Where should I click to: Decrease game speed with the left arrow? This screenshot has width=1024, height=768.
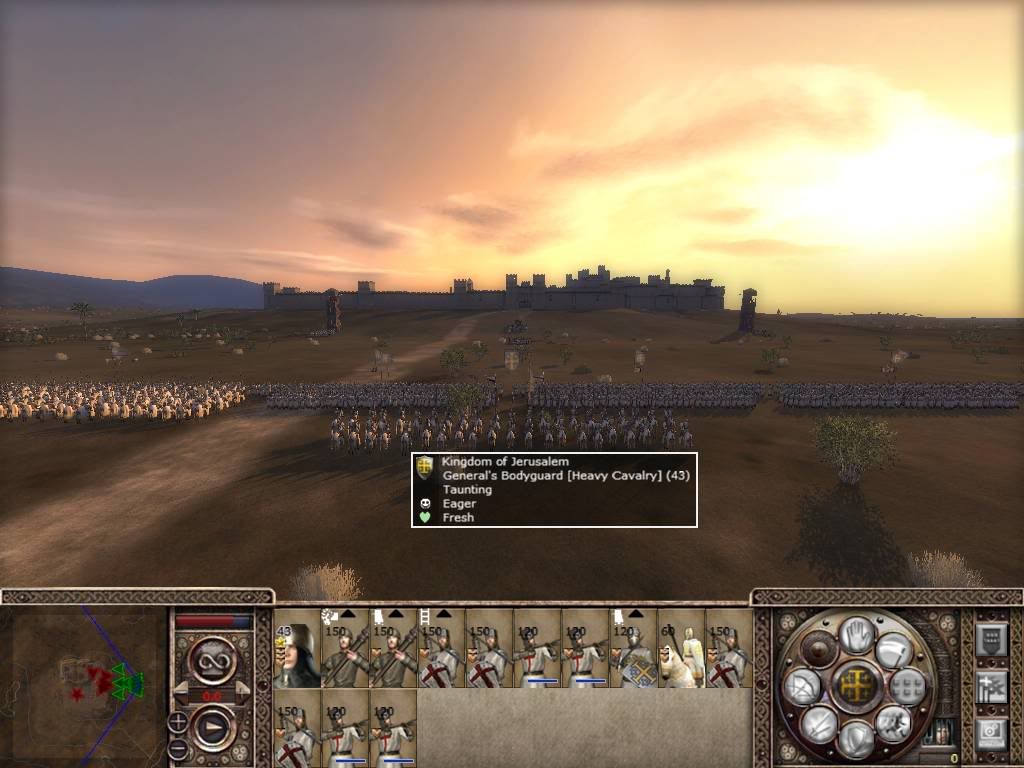tap(181, 693)
